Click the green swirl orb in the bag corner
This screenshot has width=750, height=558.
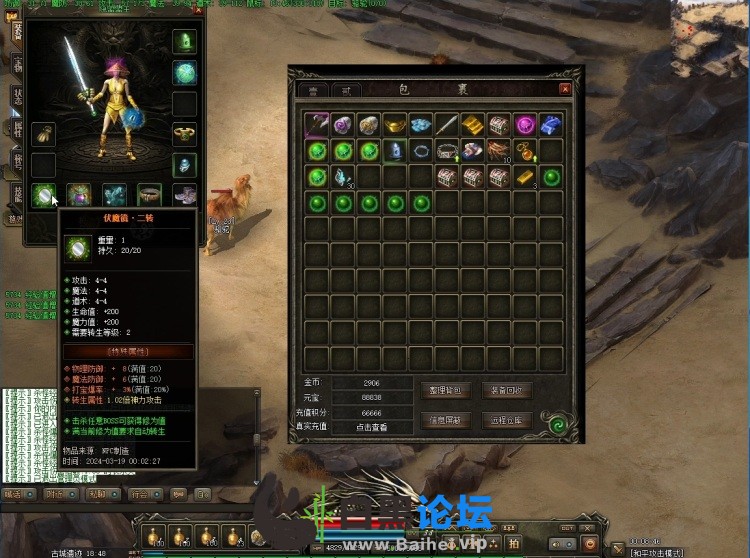point(555,425)
